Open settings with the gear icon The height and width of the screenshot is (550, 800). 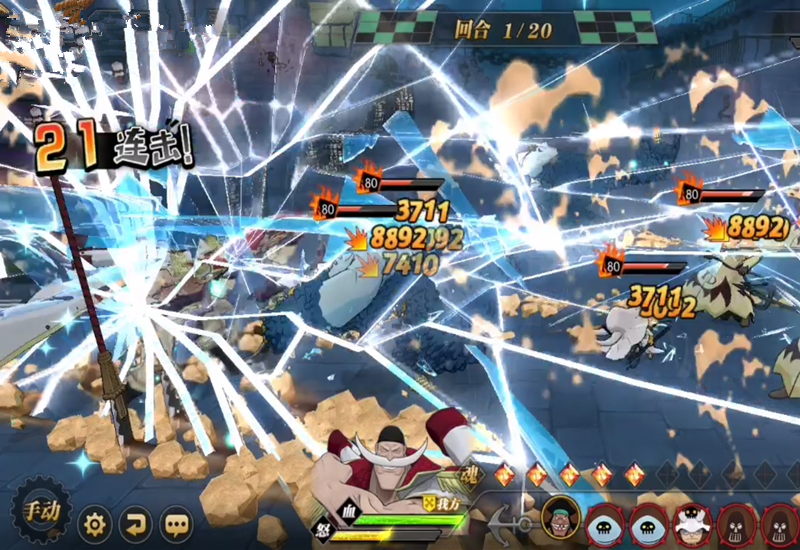point(95,522)
